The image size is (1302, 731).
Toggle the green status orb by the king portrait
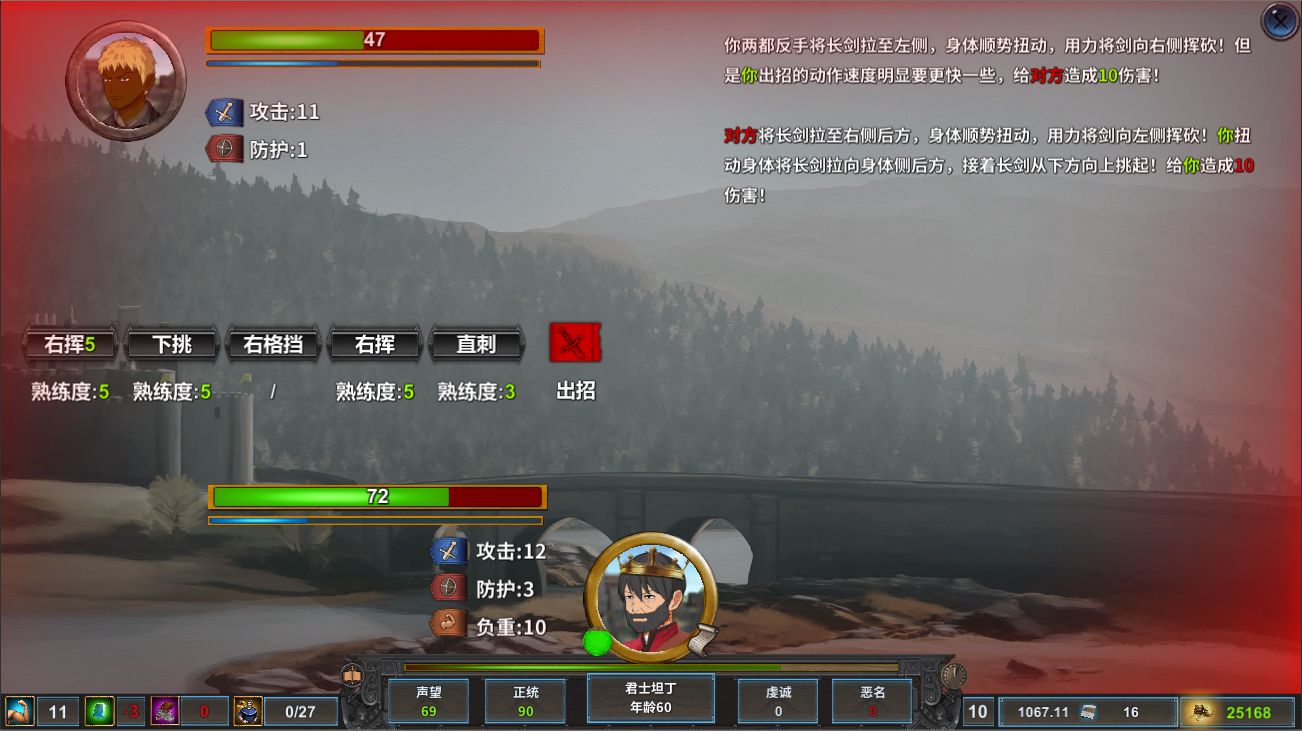point(599,642)
